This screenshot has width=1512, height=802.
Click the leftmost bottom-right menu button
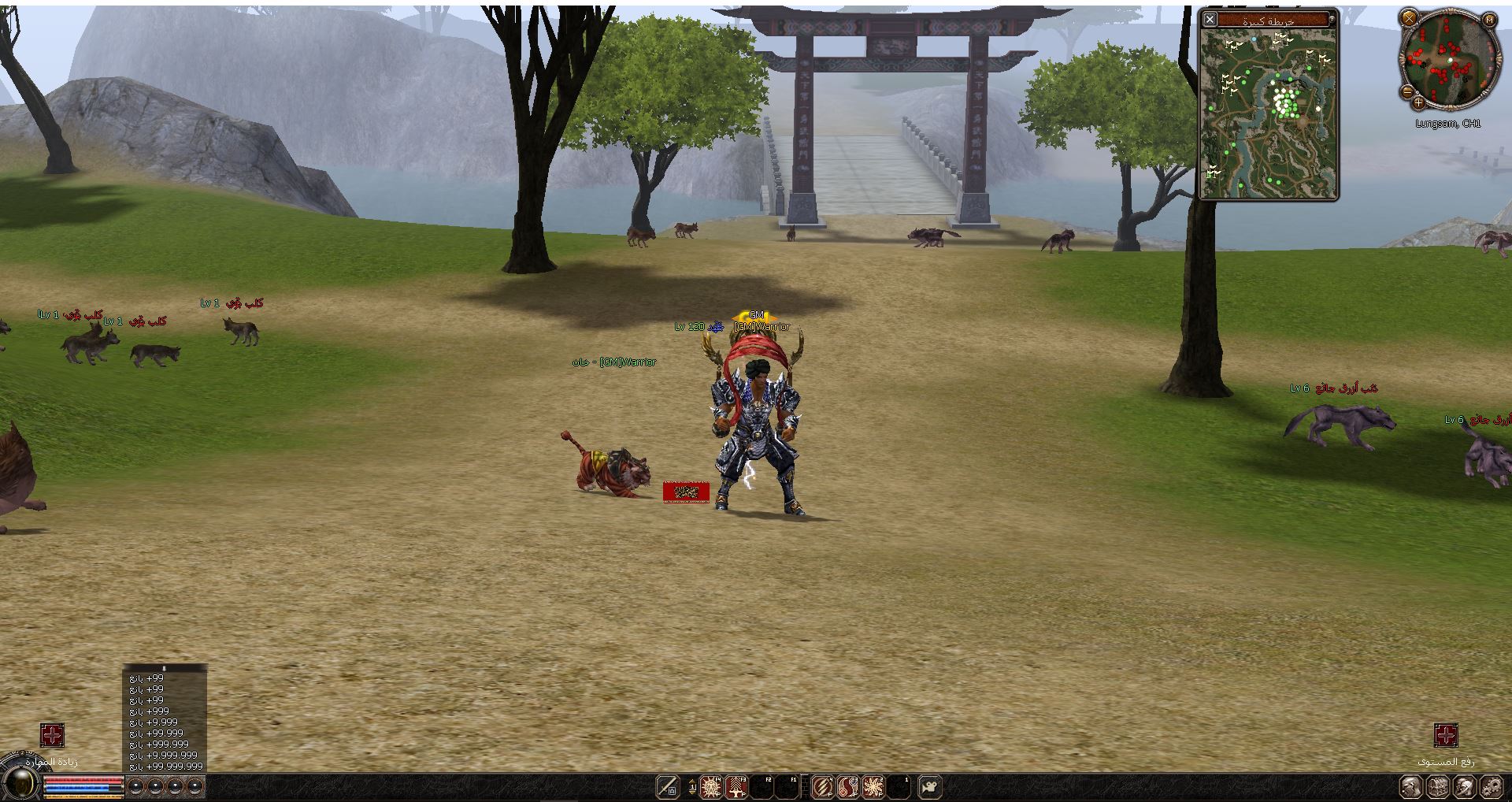tap(1411, 786)
